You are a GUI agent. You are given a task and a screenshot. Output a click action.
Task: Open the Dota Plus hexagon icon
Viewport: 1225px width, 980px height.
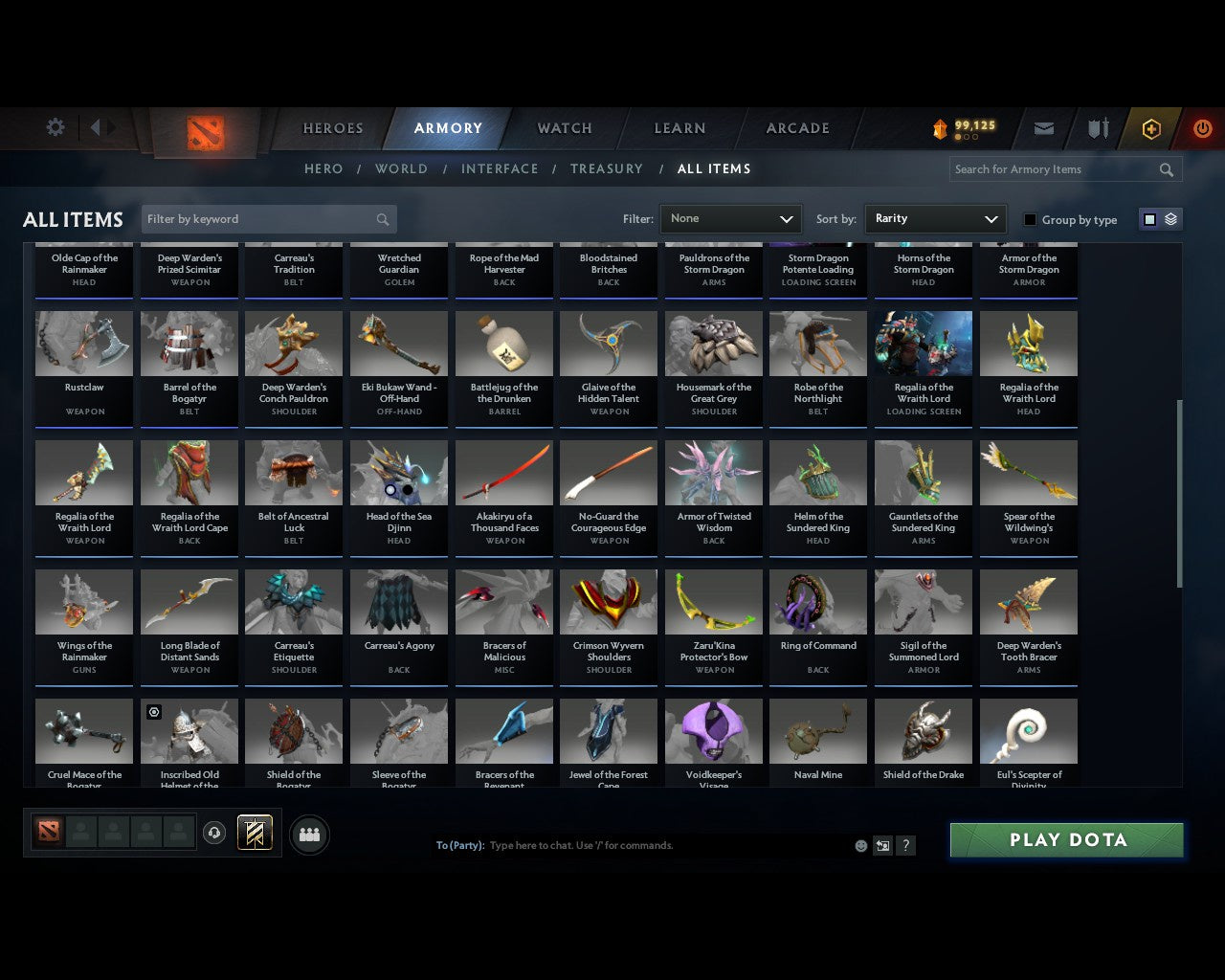tap(1150, 128)
